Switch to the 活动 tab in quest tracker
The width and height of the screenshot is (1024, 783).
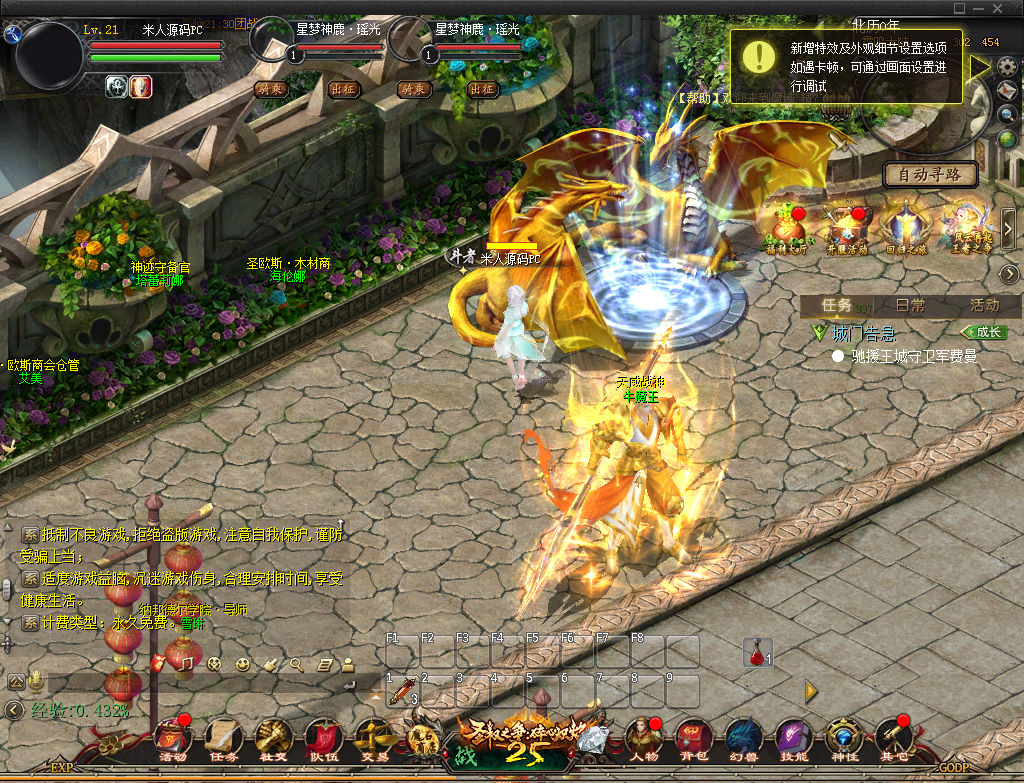tap(984, 305)
